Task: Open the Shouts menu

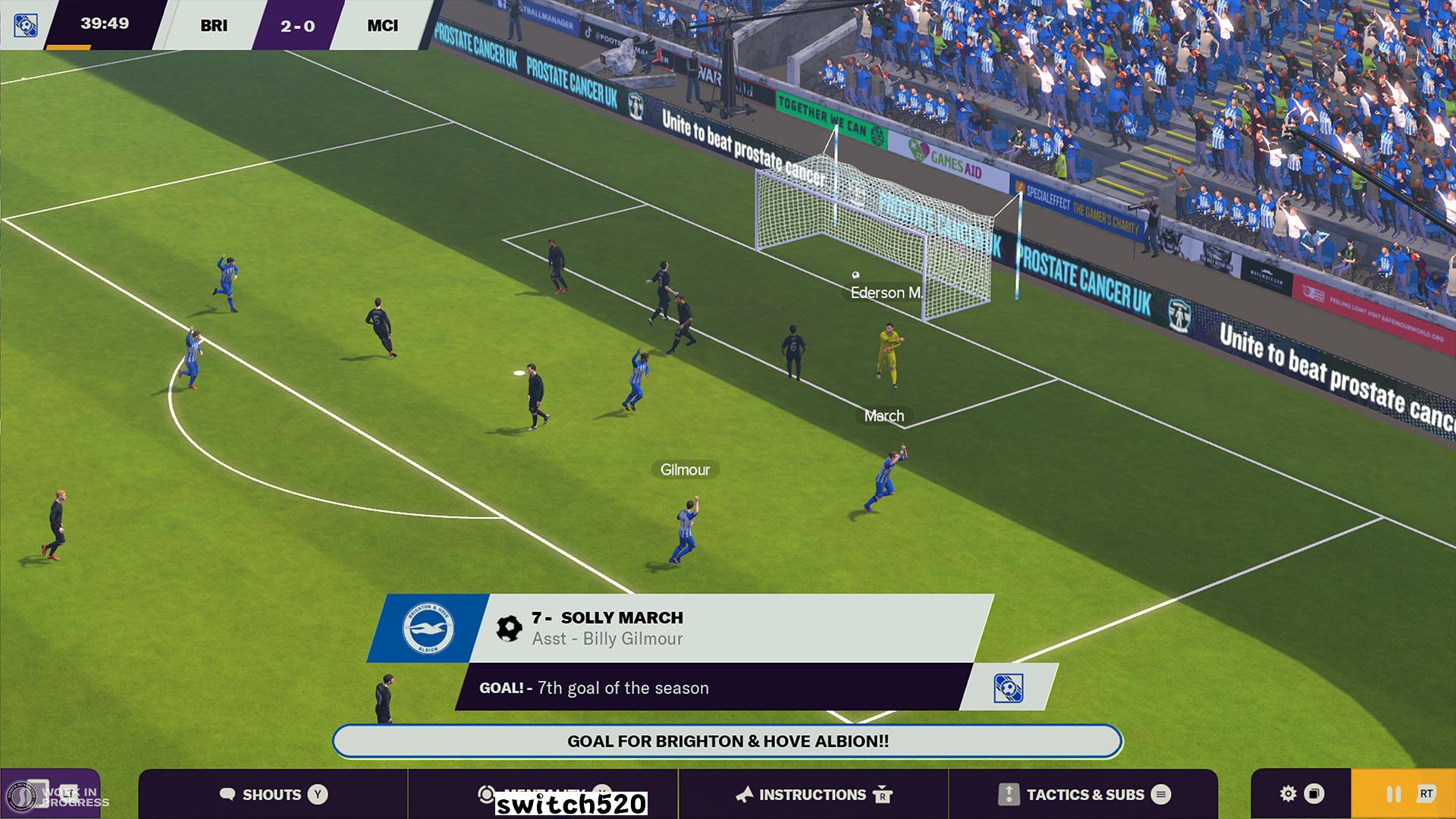Action: pos(273,794)
